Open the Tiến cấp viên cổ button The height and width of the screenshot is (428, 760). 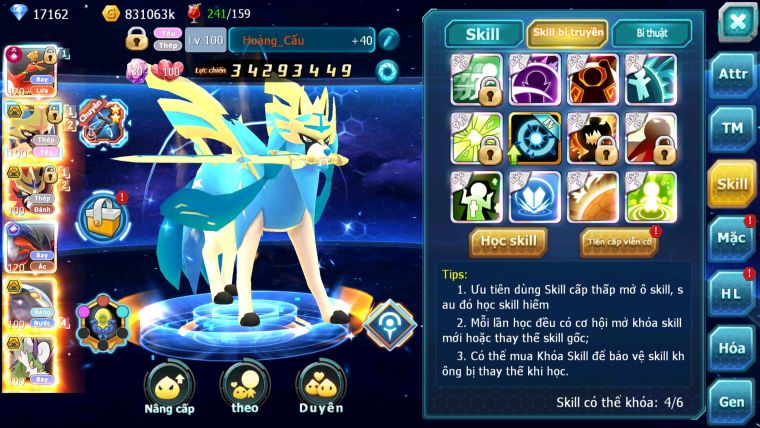pos(618,241)
